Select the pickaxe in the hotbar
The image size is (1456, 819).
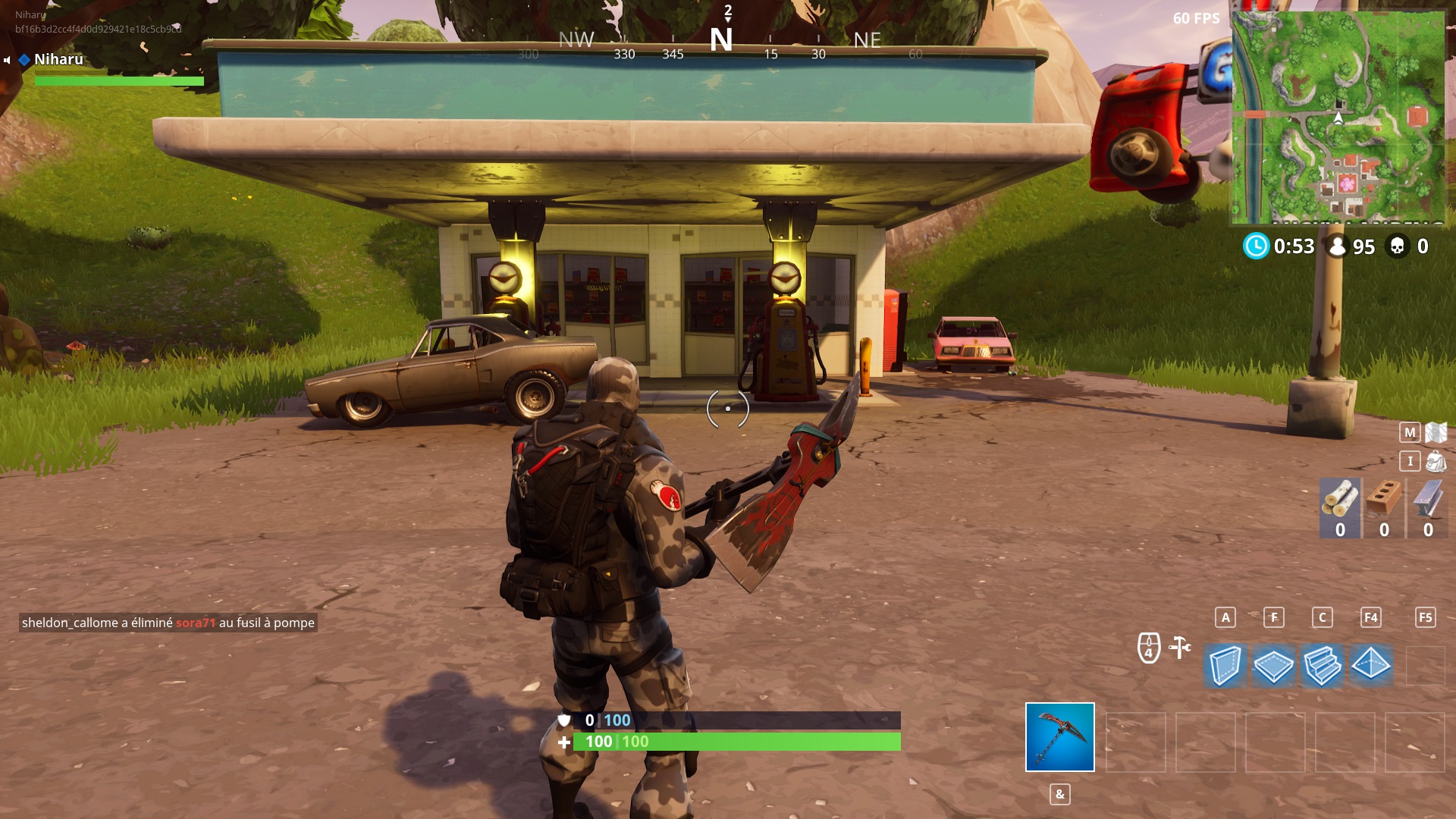pos(1059,737)
